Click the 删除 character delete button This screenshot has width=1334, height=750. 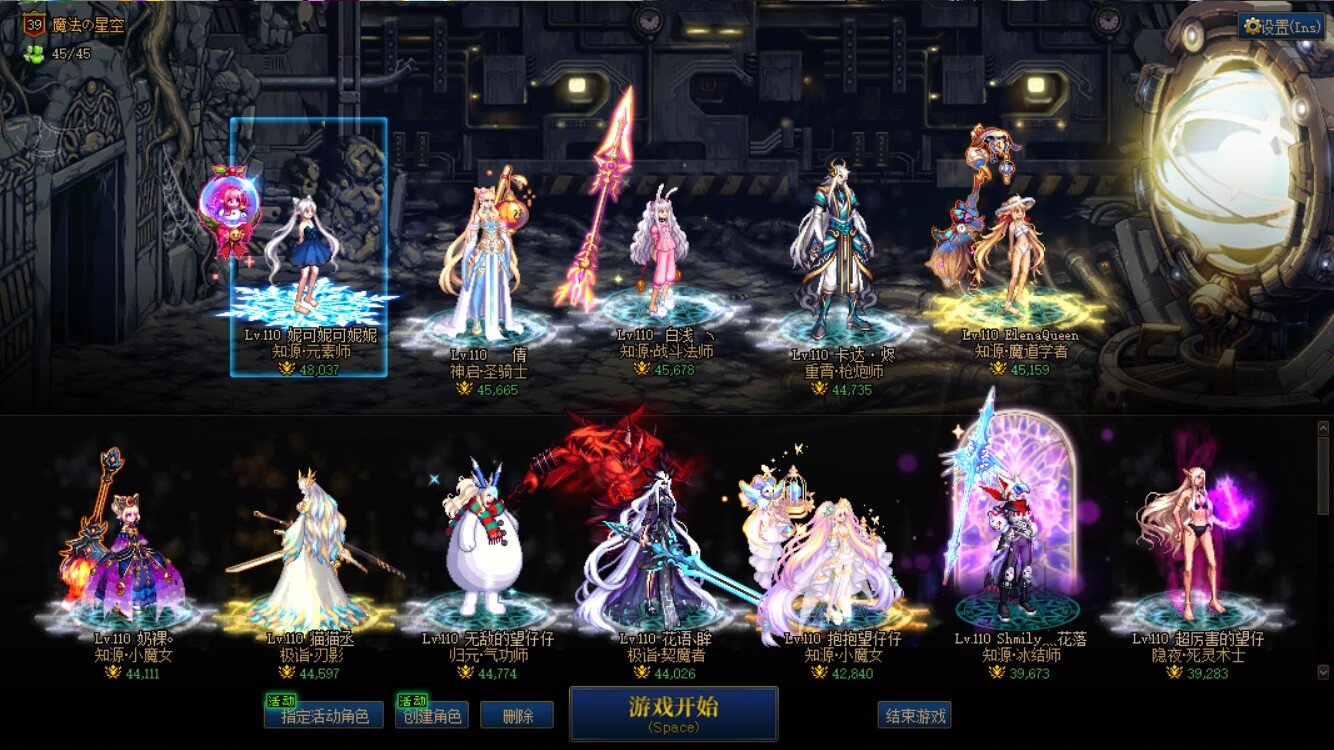(518, 714)
